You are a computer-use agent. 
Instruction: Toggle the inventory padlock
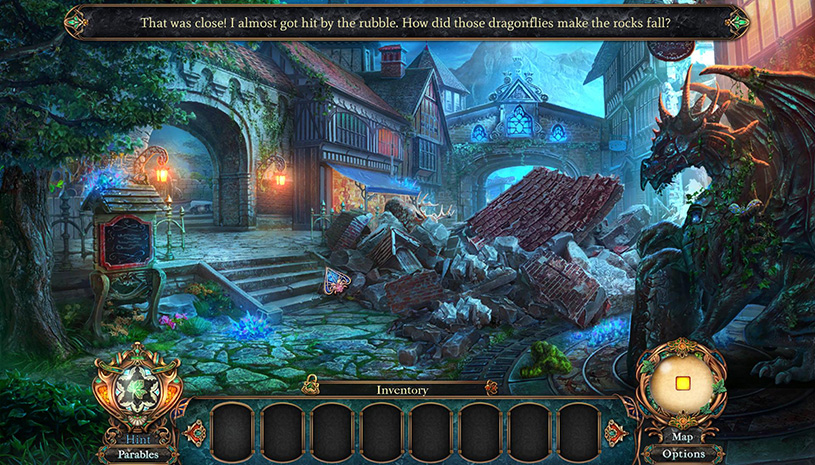pos(311,386)
